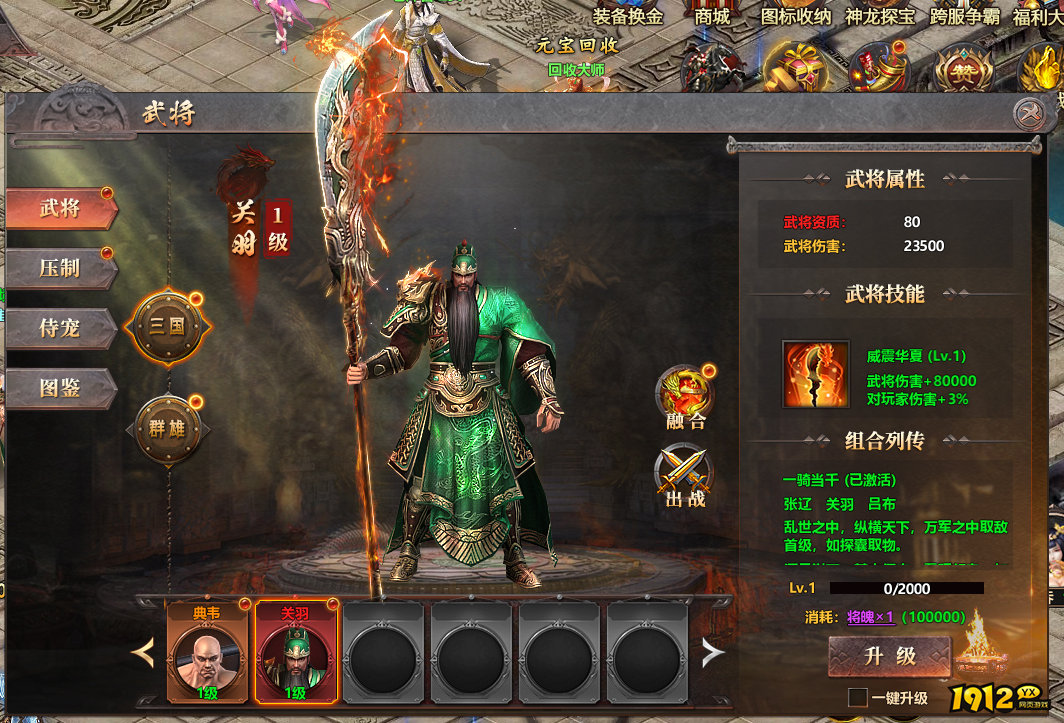Open the 图鉴 tab
Viewport: 1064px width, 723px height.
(x=61, y=388)
